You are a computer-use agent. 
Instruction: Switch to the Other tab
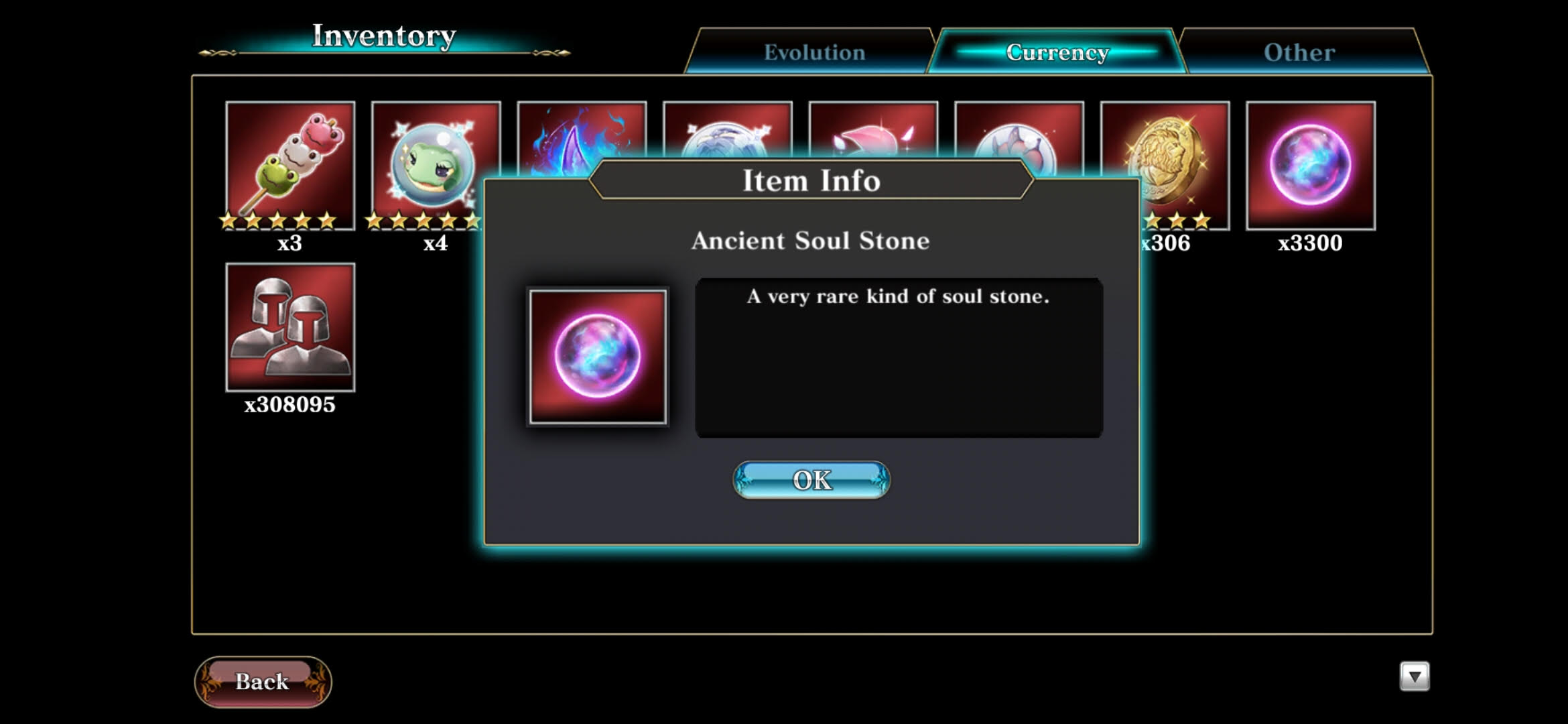click(x=1298, y=52)
